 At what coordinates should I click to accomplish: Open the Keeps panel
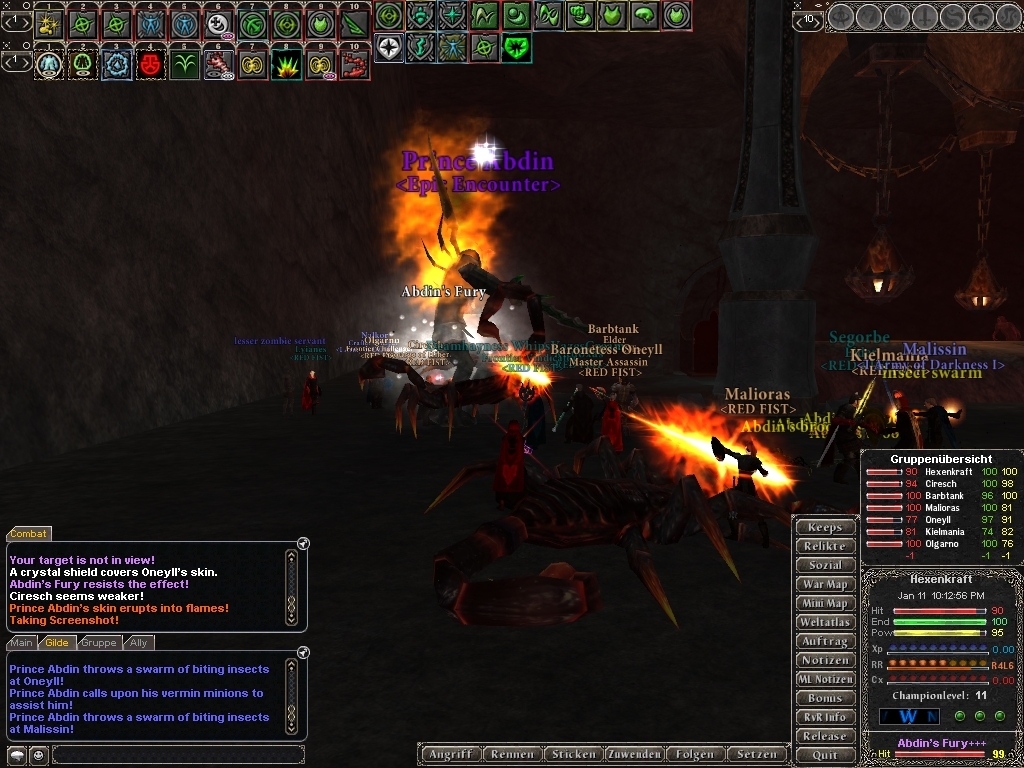tap(825, 527)
